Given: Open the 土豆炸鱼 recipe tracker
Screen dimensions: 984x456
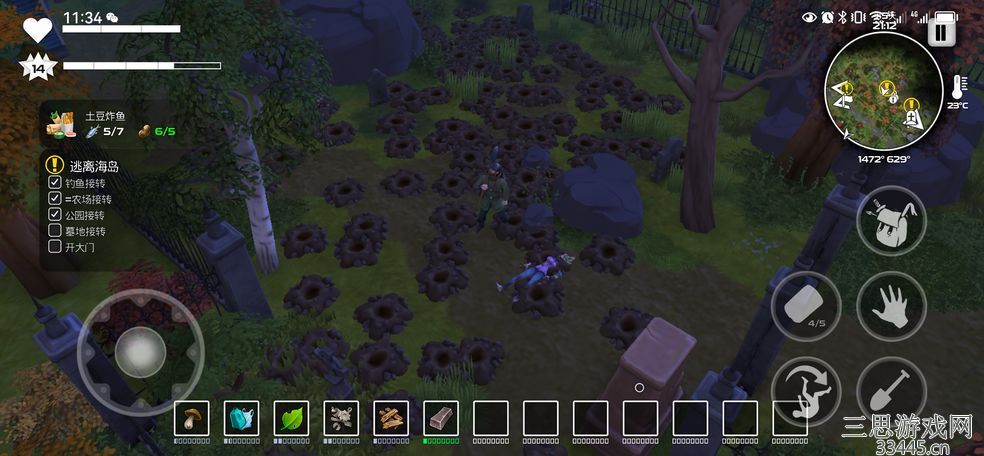Looking at the screenshot, I should pos(108,124).
